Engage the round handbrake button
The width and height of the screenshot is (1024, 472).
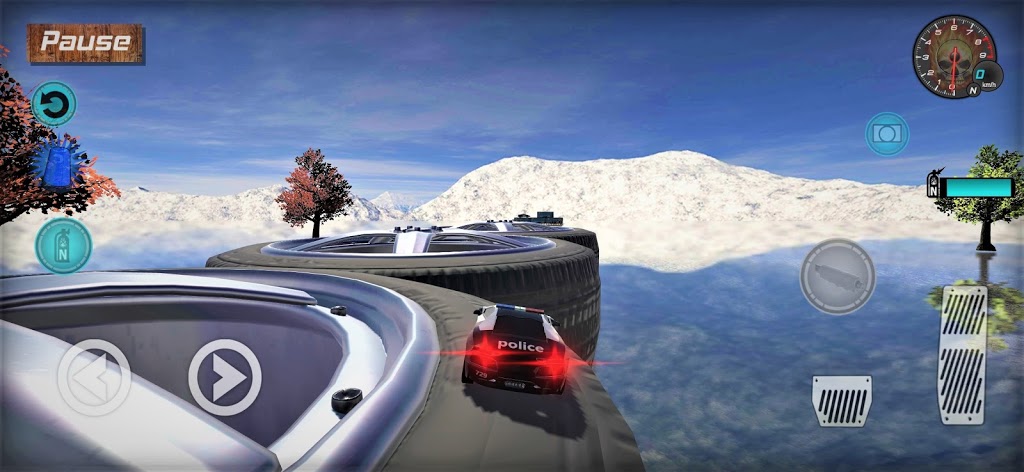[x=837, y=276]
